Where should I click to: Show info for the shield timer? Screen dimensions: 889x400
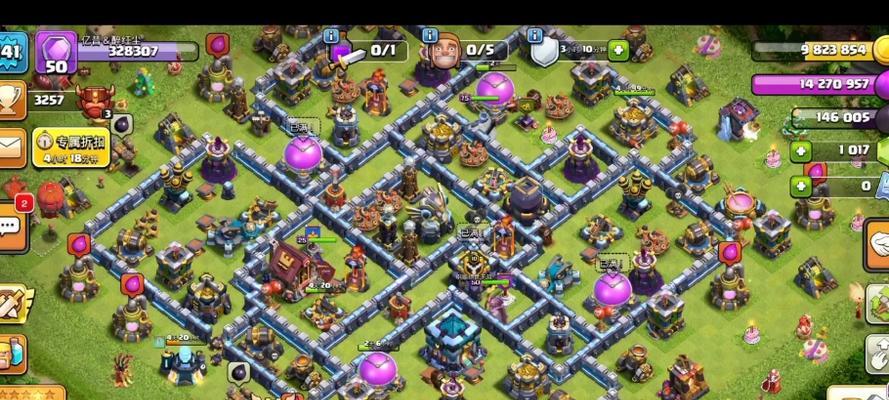pyautogui.click(x=545, y=50)
